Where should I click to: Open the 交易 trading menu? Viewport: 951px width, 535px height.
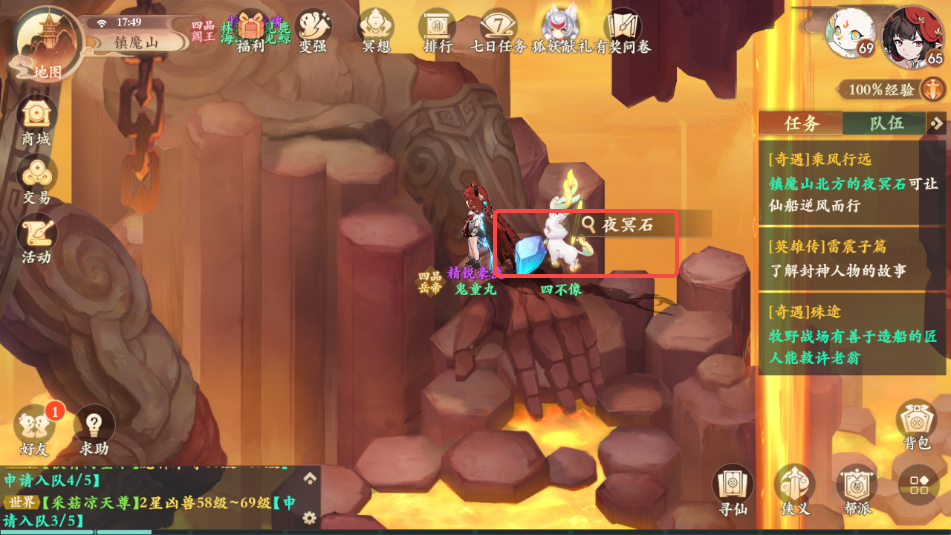tap(37, 183)
